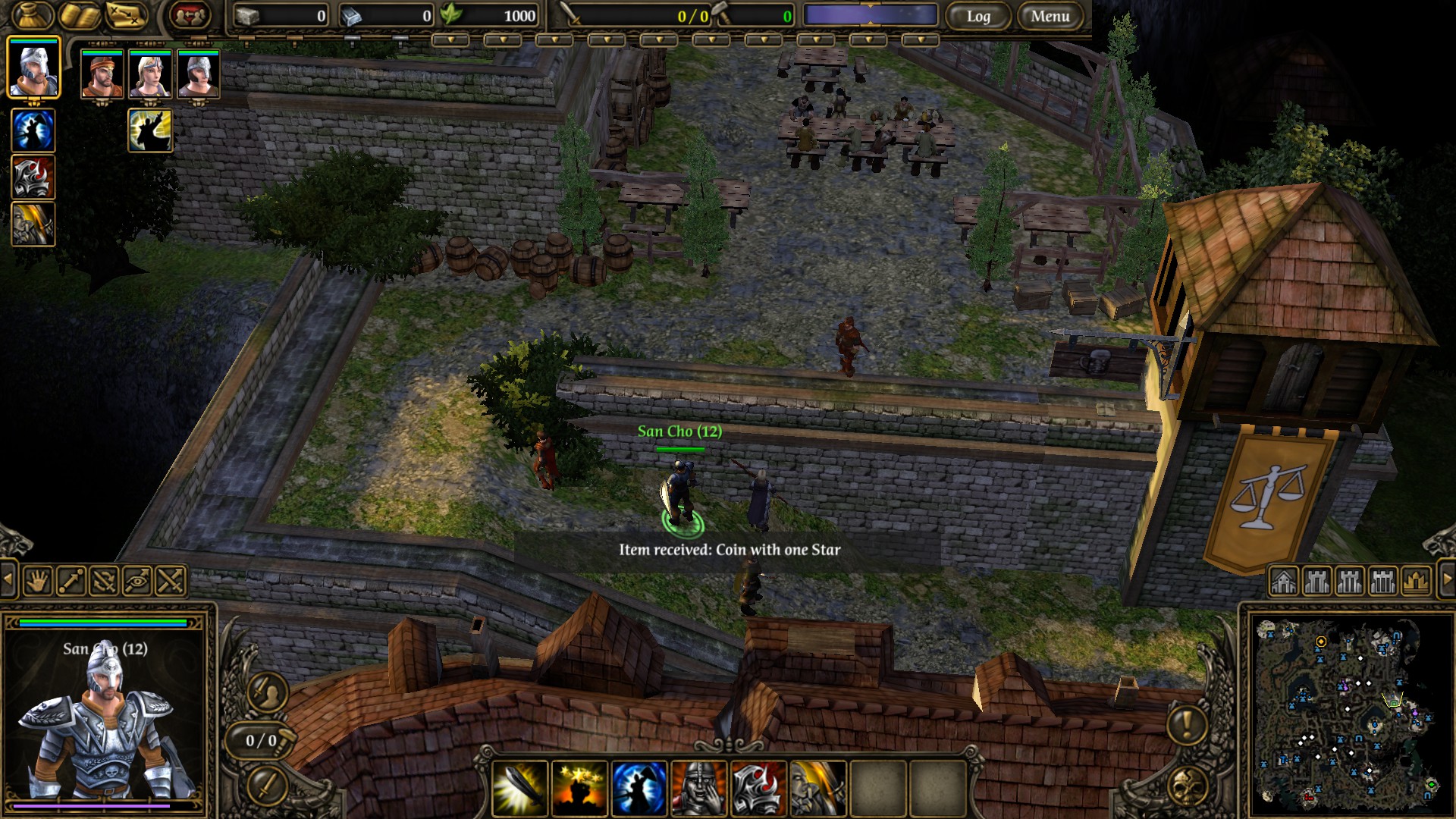This screenshot has width=1456, height=819.
Task: Activate the crossed swords attack command
Action: pyautogui.click(x=171, y=582)
